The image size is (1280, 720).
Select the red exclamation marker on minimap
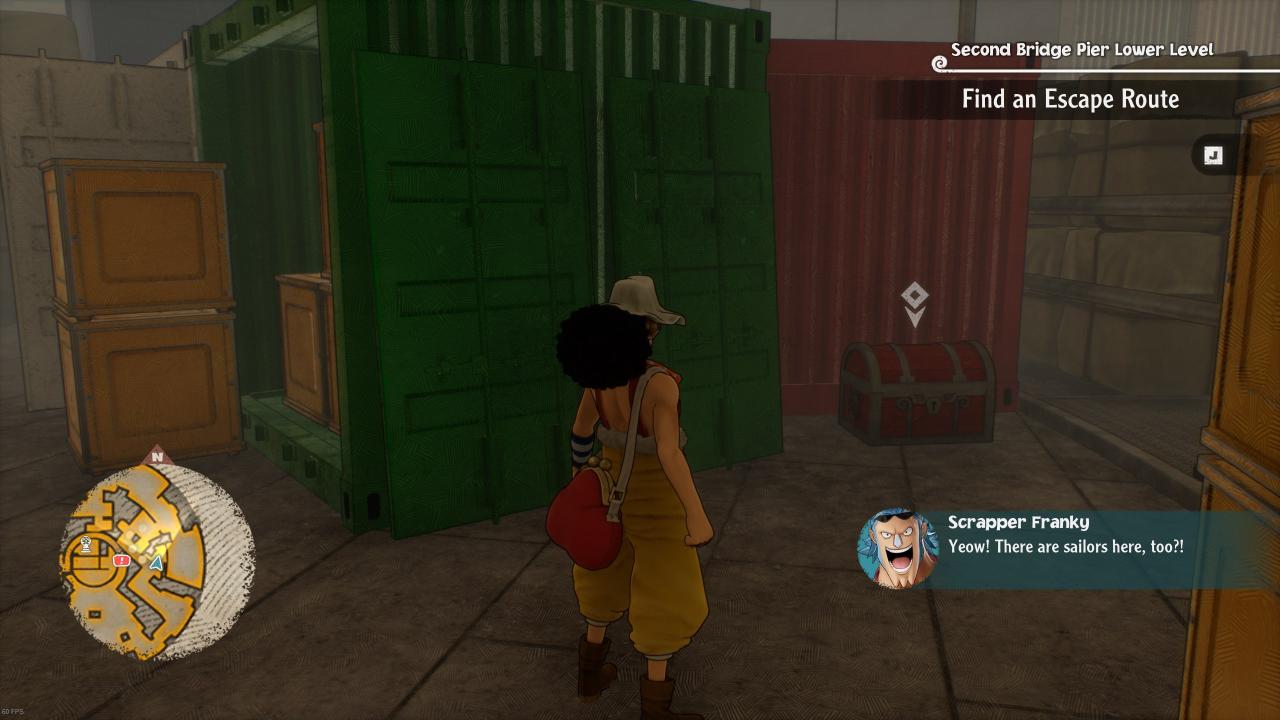pyautogui.click(x=122, y=561)
